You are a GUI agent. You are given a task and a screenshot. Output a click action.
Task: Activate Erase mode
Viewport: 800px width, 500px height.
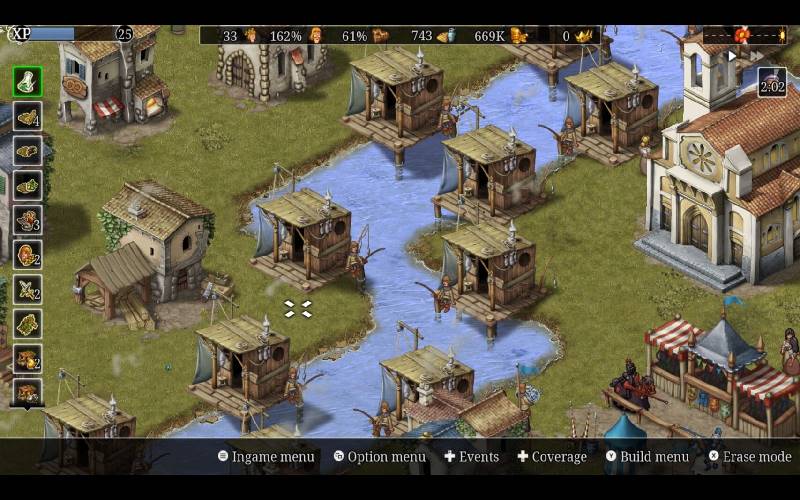[x=749, y=457]
